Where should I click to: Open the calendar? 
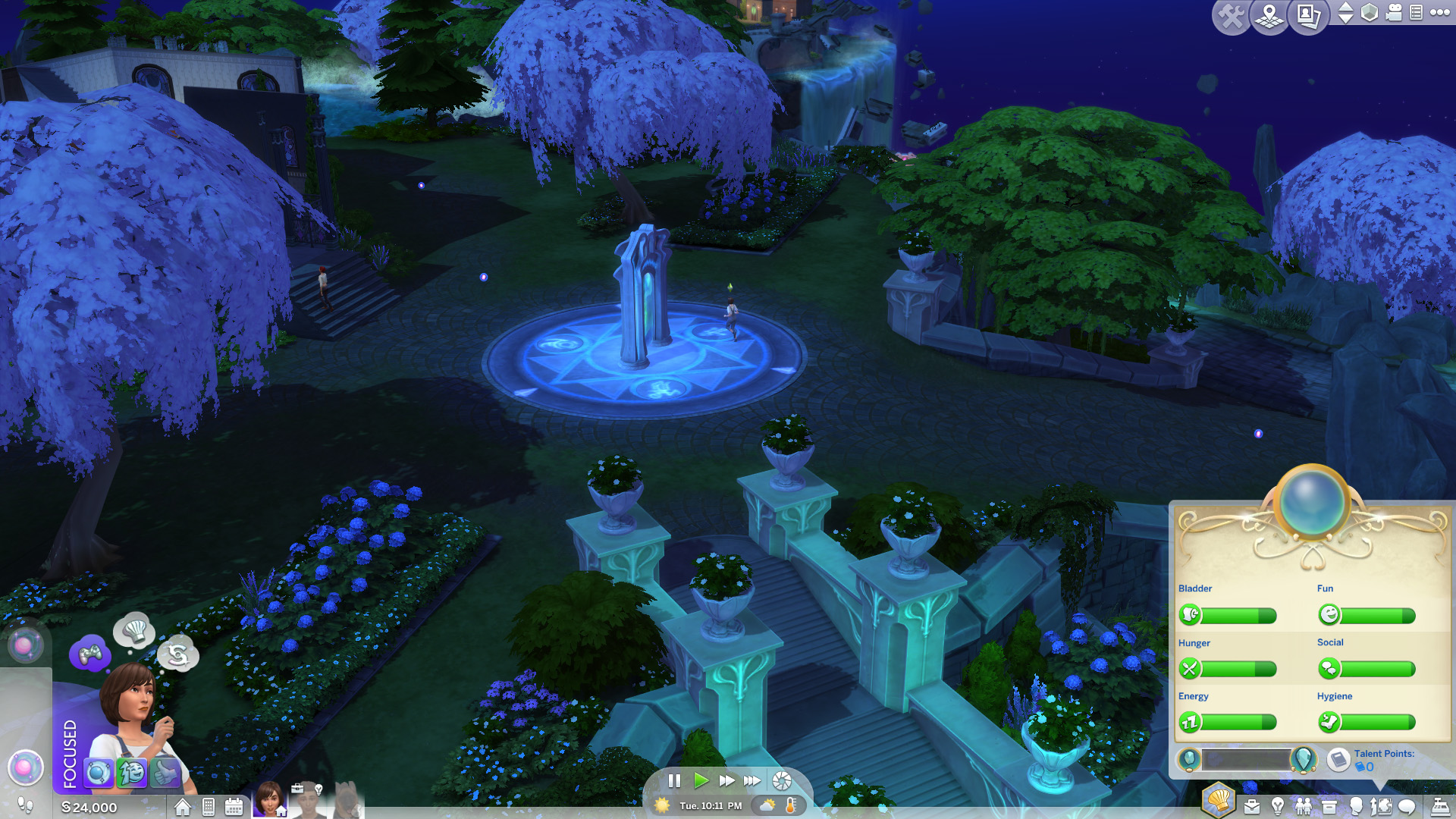pos(234,808)
